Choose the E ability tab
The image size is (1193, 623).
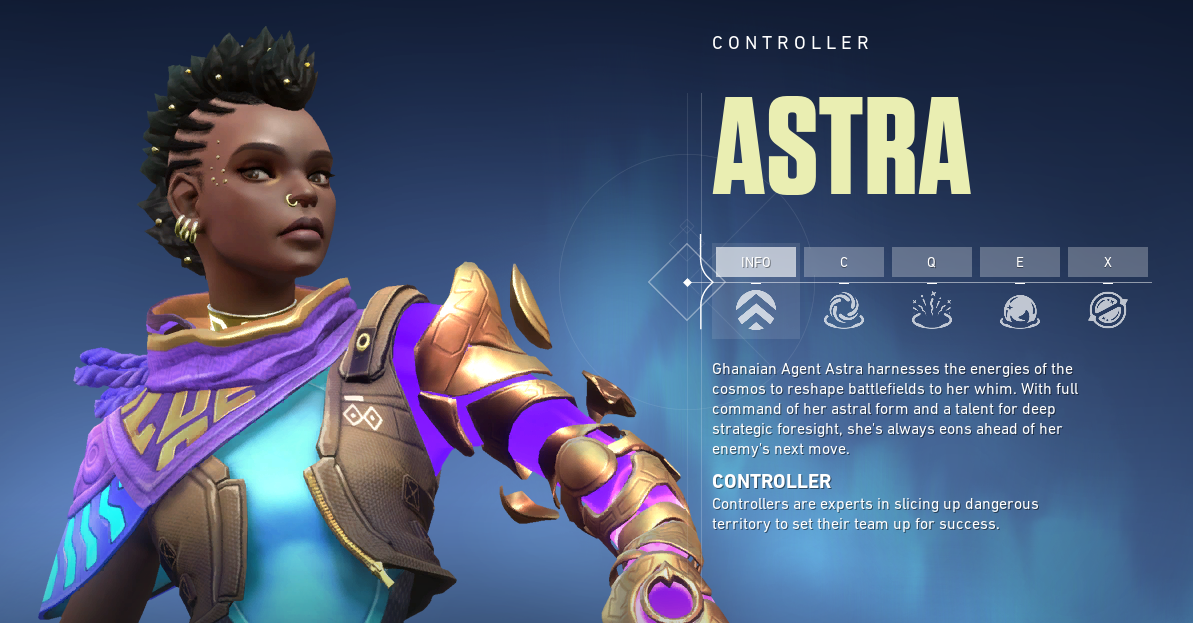tap(1020, 262)
